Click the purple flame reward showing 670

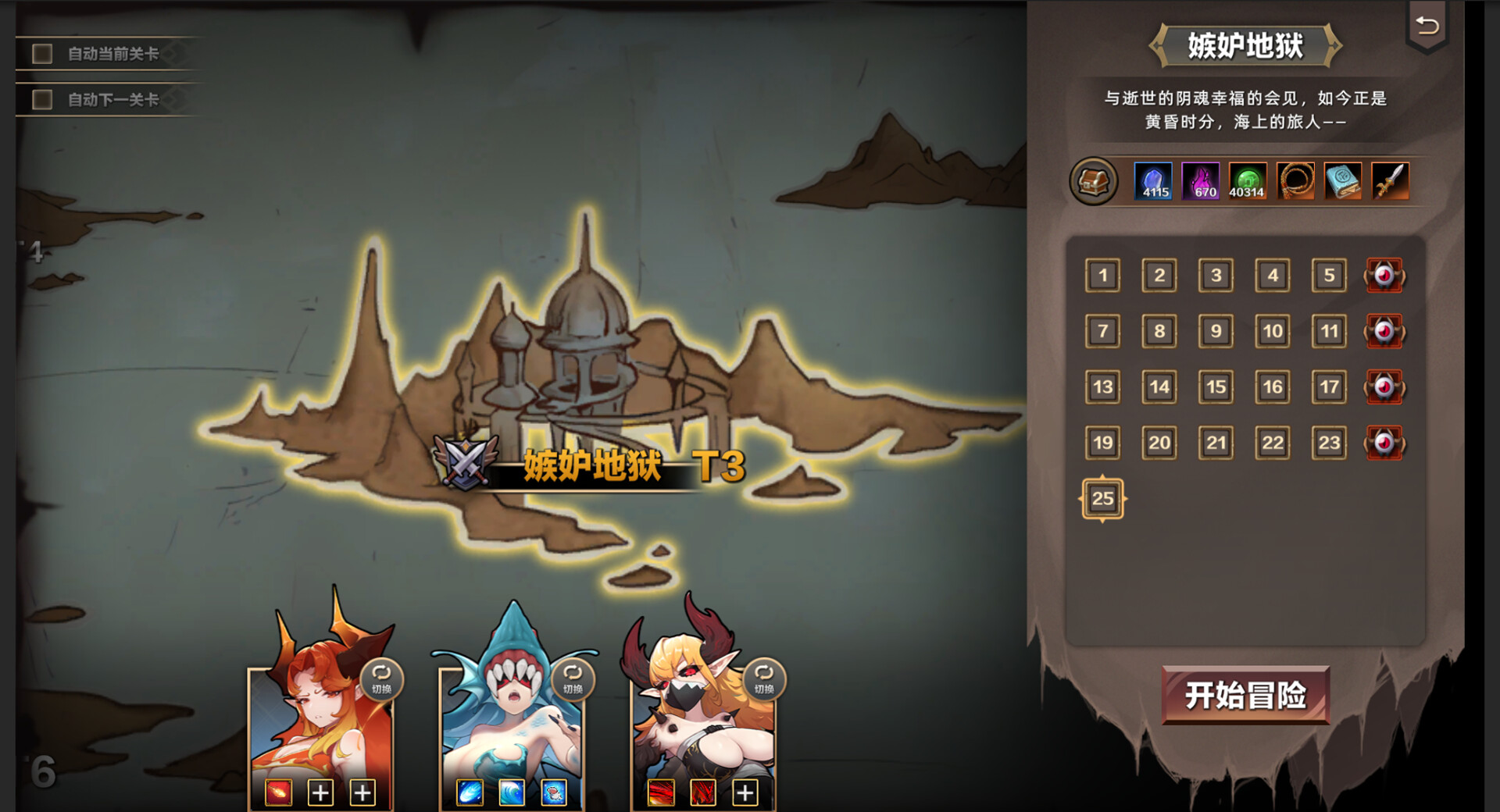(x=1201, y=181)
